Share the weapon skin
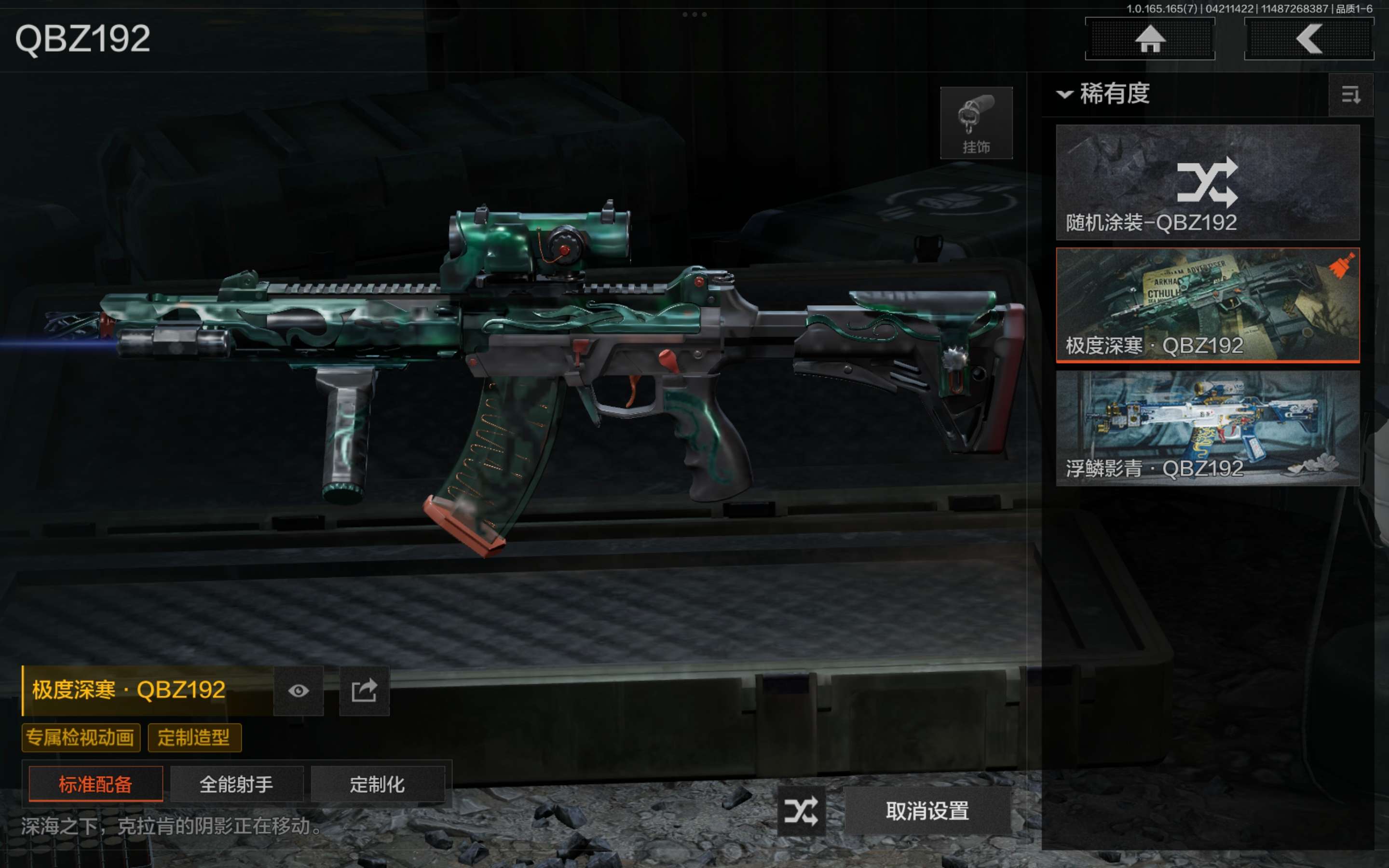 364,691
